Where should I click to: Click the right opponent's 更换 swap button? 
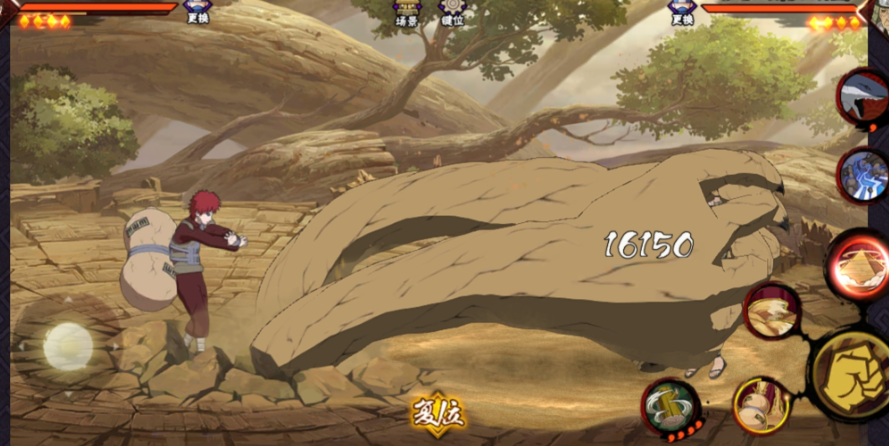[682, 11]
